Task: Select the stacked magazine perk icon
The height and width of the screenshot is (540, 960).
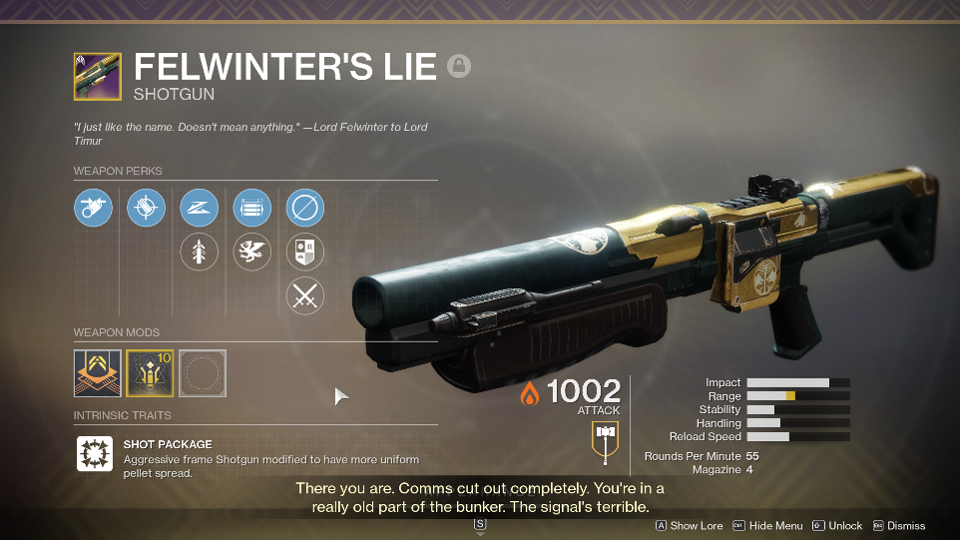Action: click(252, 209)
